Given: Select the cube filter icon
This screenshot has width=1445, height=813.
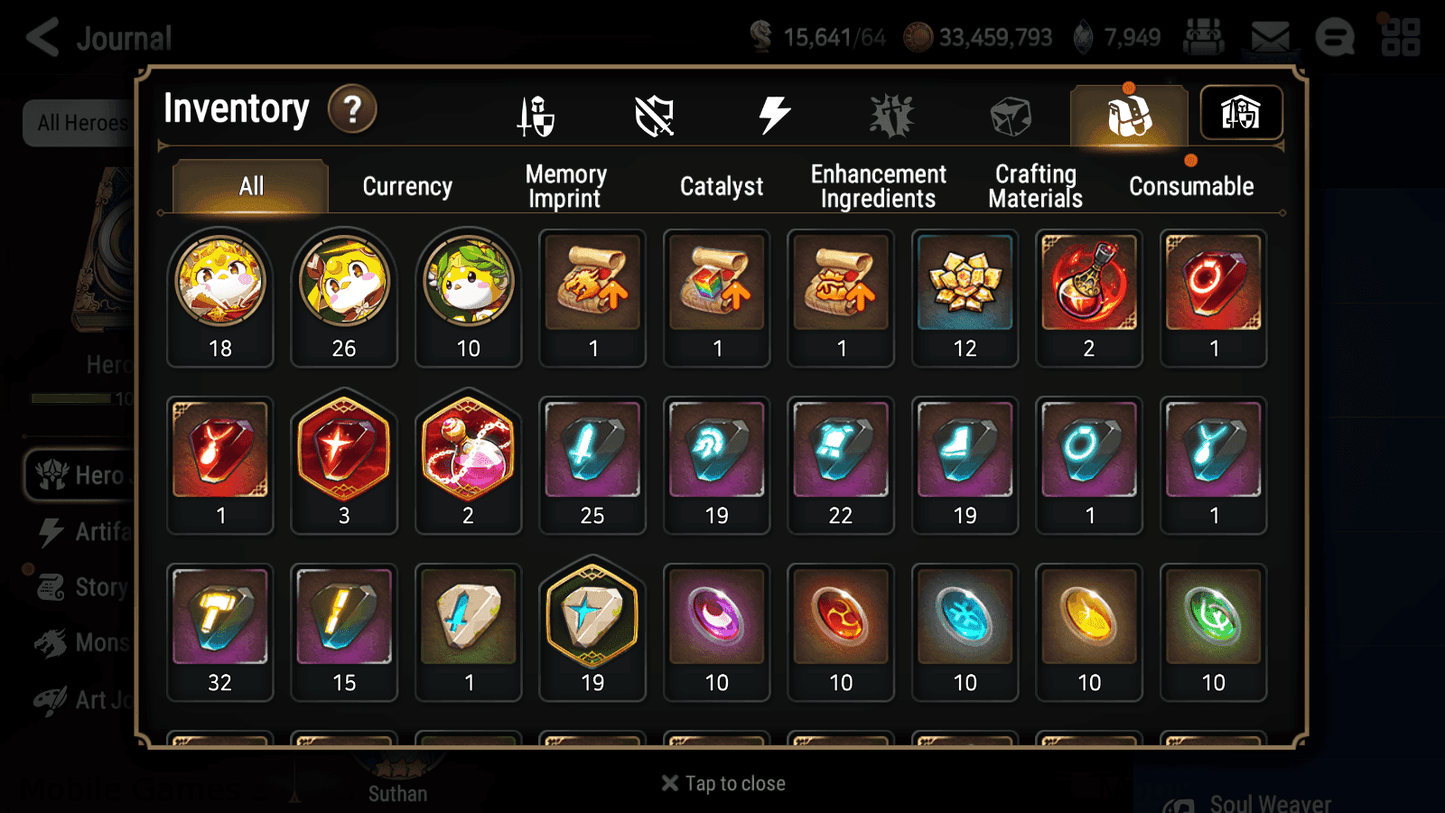Looking at the screenshot, I should pos(1010,114).
